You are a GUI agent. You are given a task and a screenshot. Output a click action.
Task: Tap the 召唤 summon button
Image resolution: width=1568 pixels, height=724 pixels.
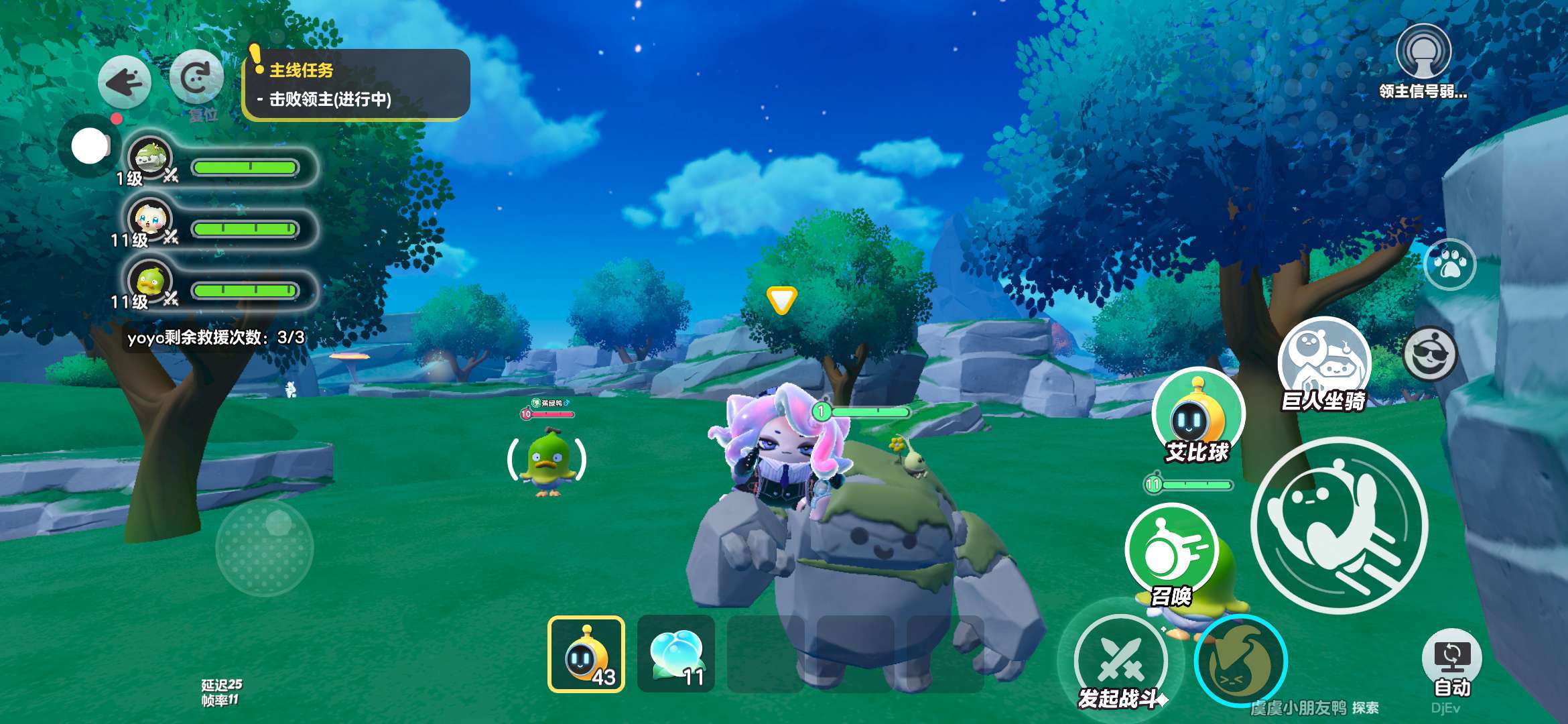[1171, 551]
